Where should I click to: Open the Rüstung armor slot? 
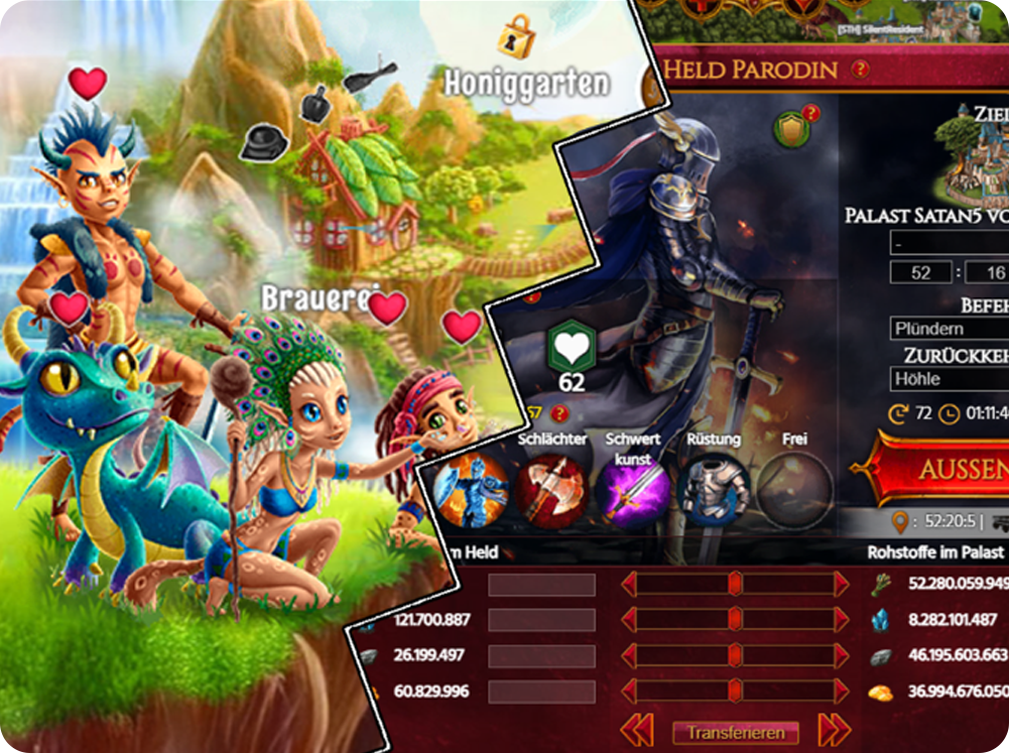tap(713, 492)
